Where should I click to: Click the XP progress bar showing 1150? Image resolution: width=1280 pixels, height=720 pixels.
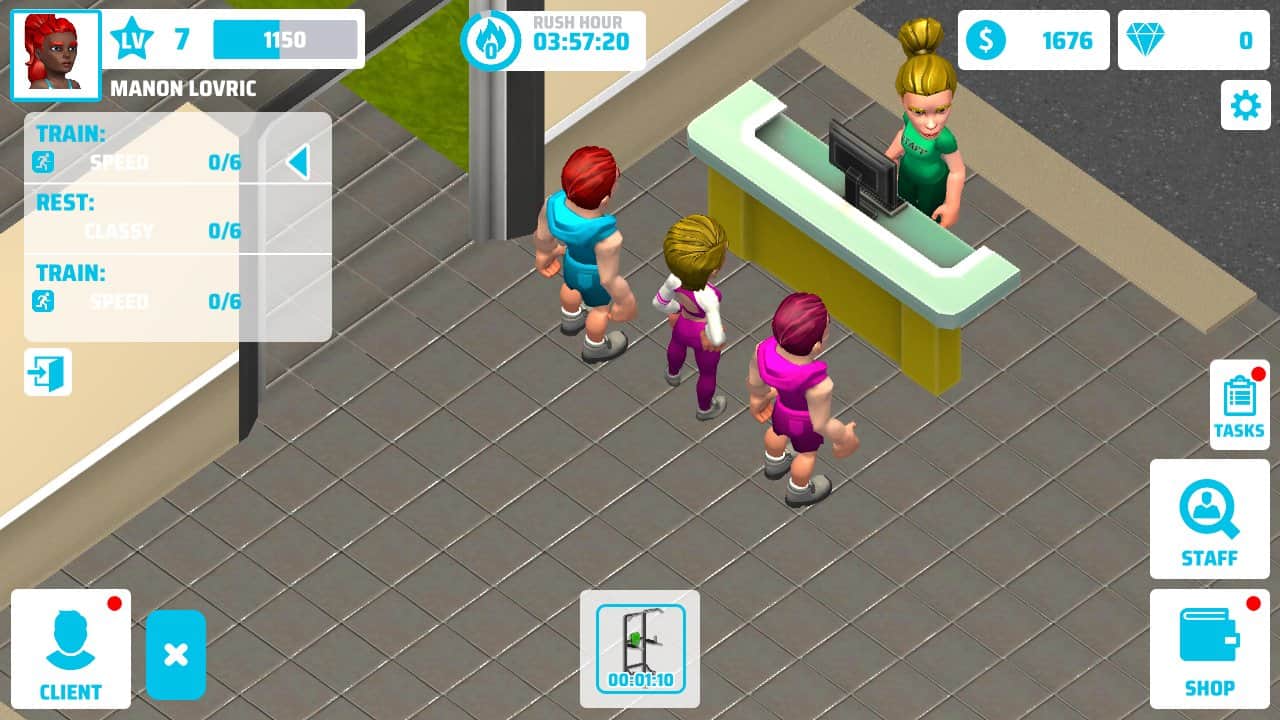[283, 38]
